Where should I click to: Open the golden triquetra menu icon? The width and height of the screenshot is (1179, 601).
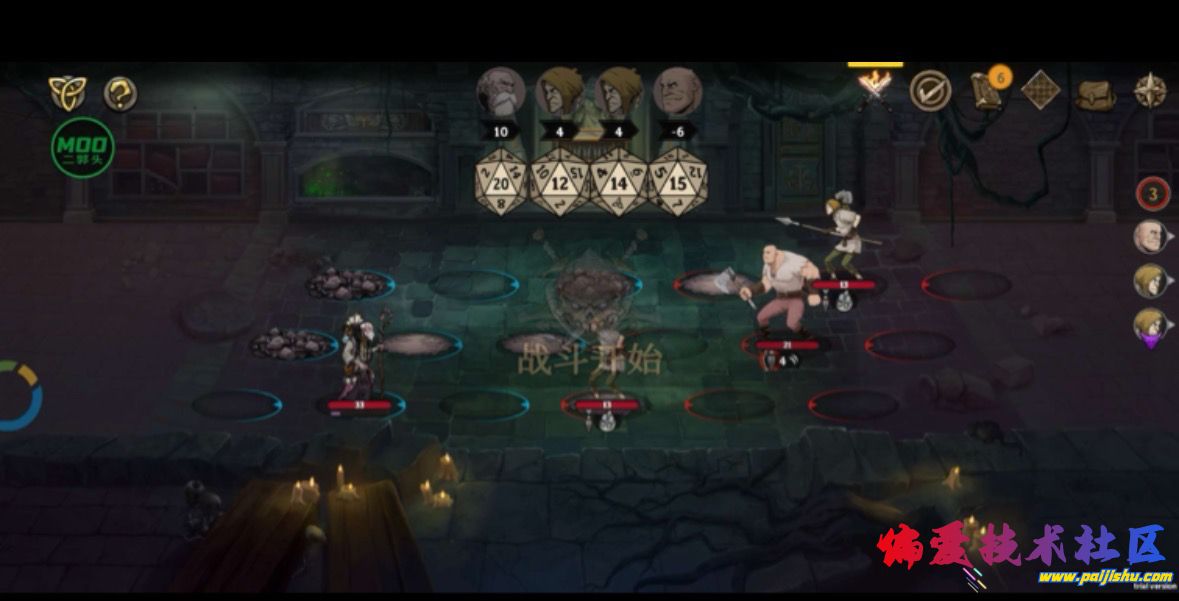[67, 93]
